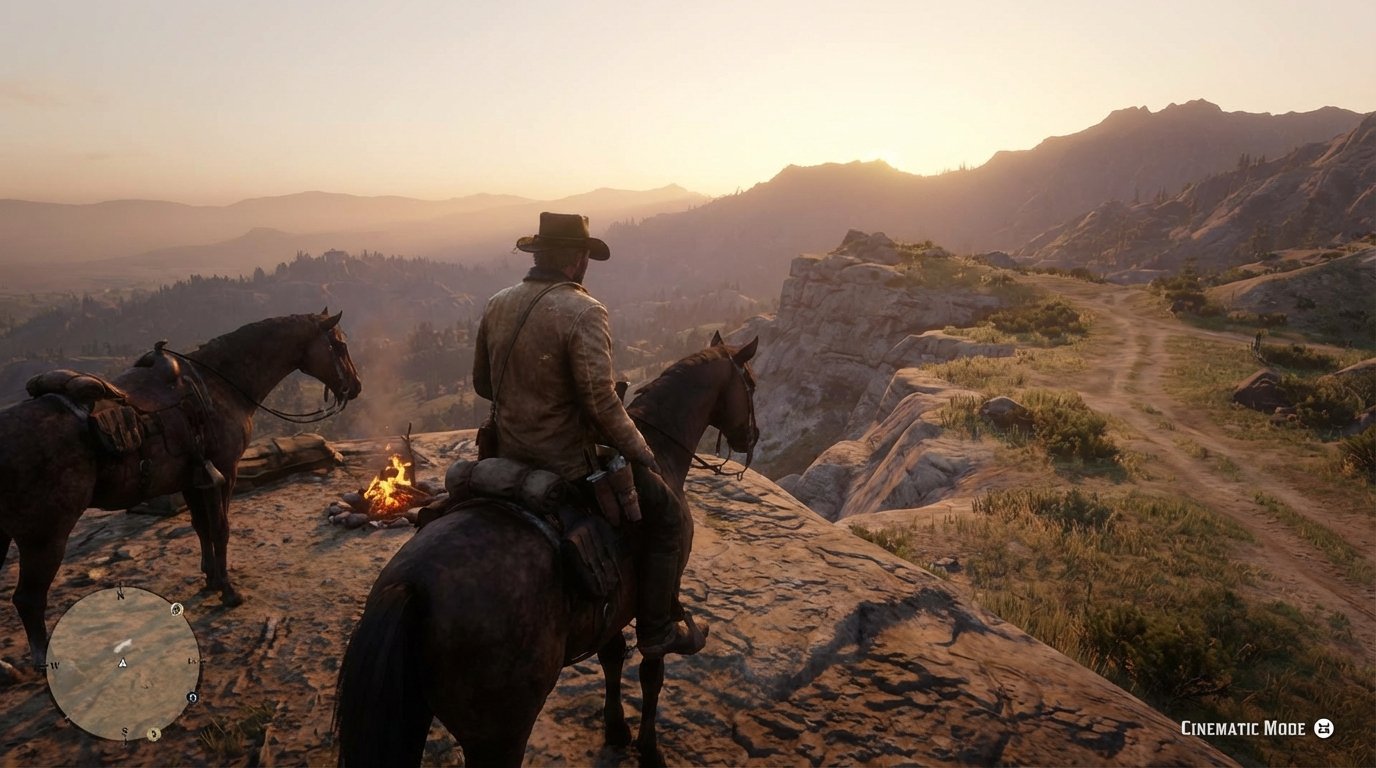This screenshot has width=1376, height=768.
Task: Click the white cloud blip on the minimap
Action: [x=122, y=646]
